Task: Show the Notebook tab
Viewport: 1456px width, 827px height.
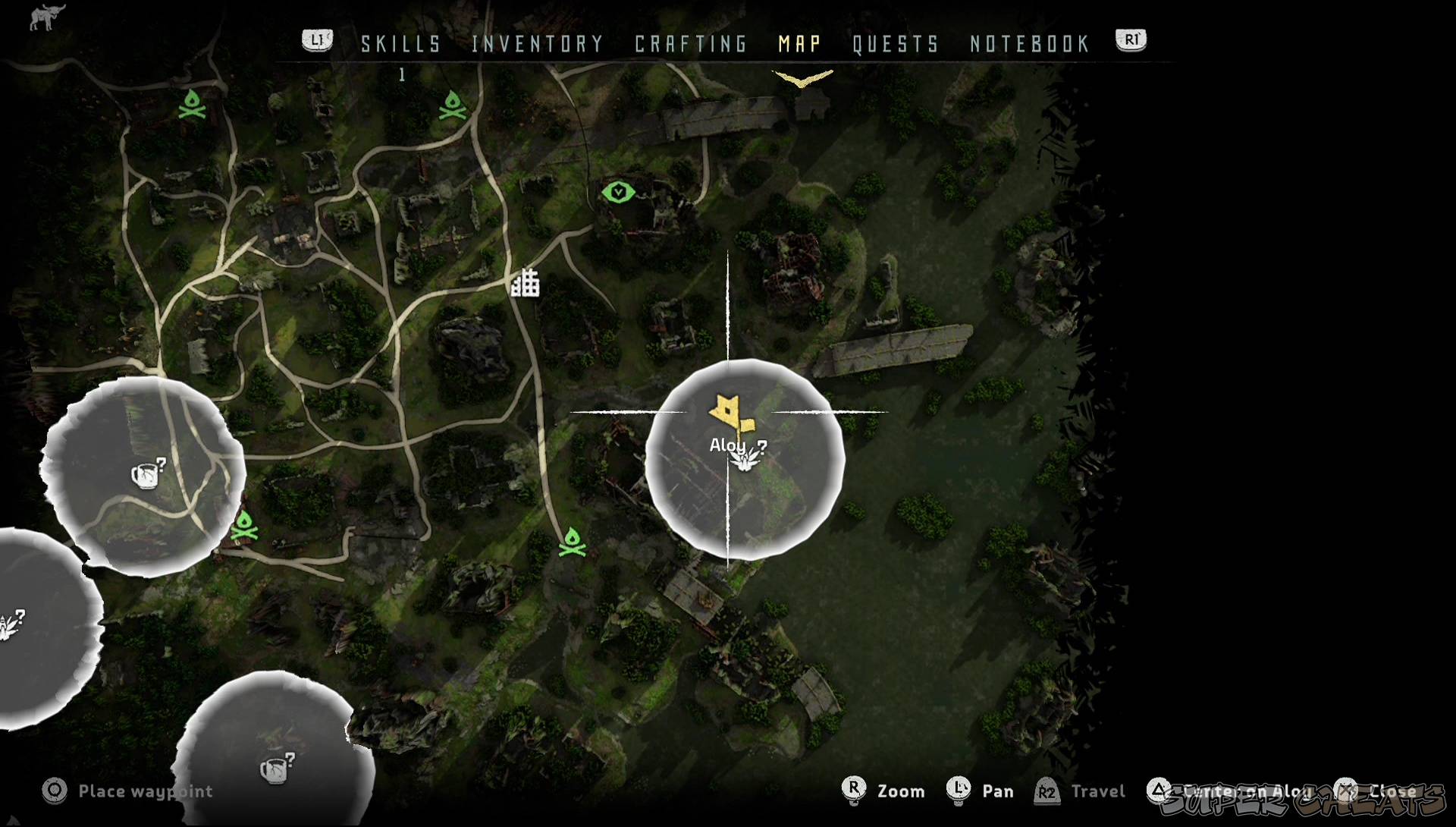Action: coord(1030,45)
